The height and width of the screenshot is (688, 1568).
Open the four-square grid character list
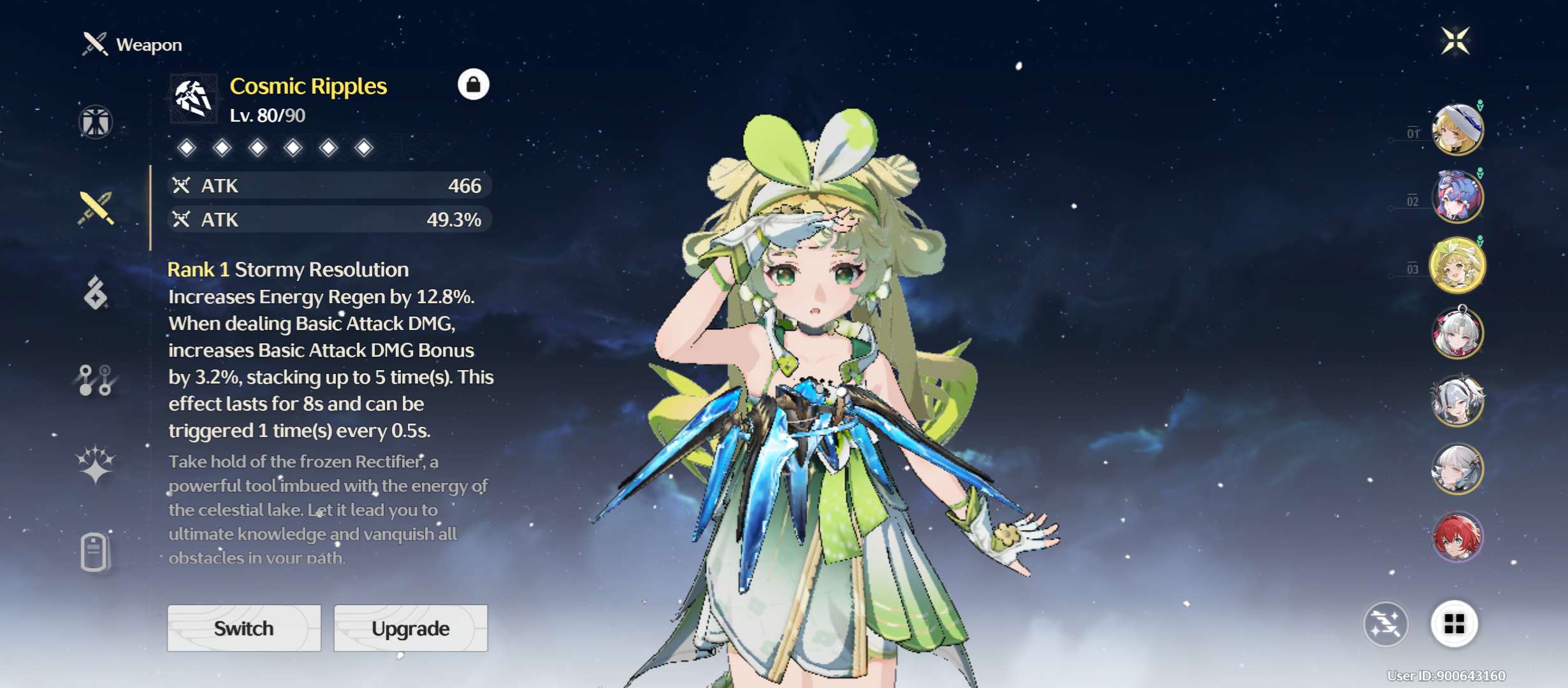coord(1454,624)
